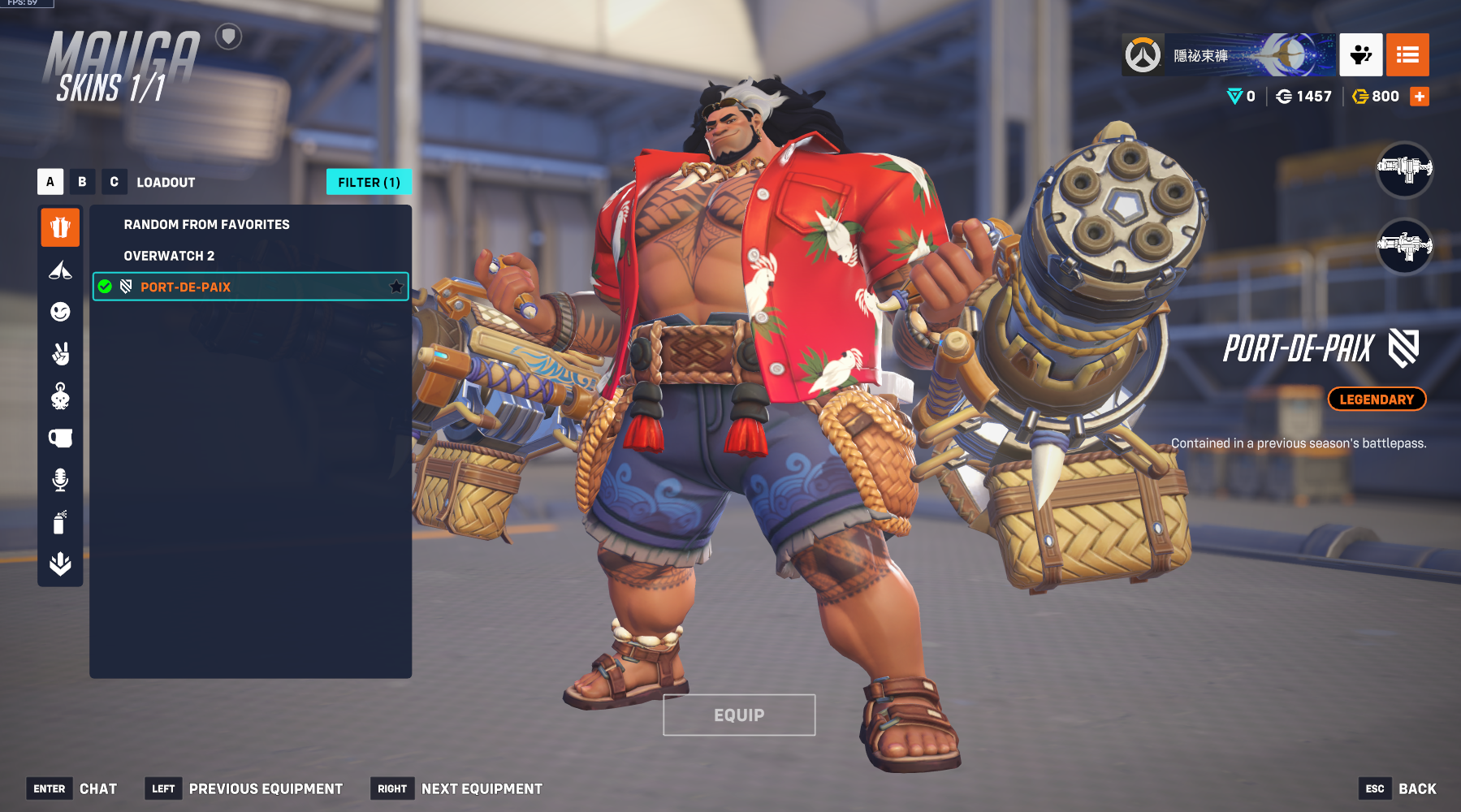Viewport: 1461px width, 812px height.
Task: Choose Random From Favorites
Action: [x=206, y=224]
